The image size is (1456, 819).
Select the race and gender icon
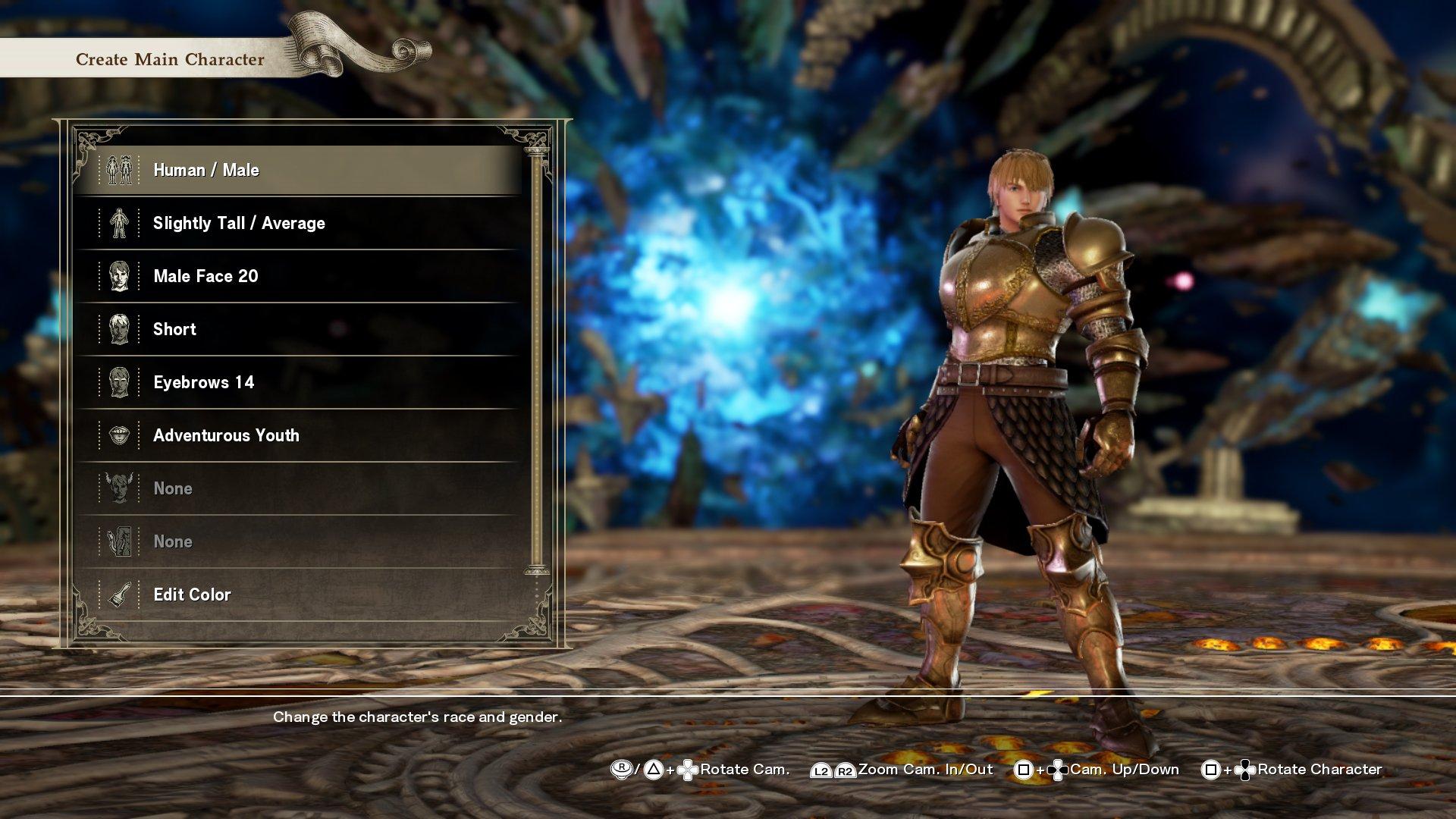click(x=120, y=170)
